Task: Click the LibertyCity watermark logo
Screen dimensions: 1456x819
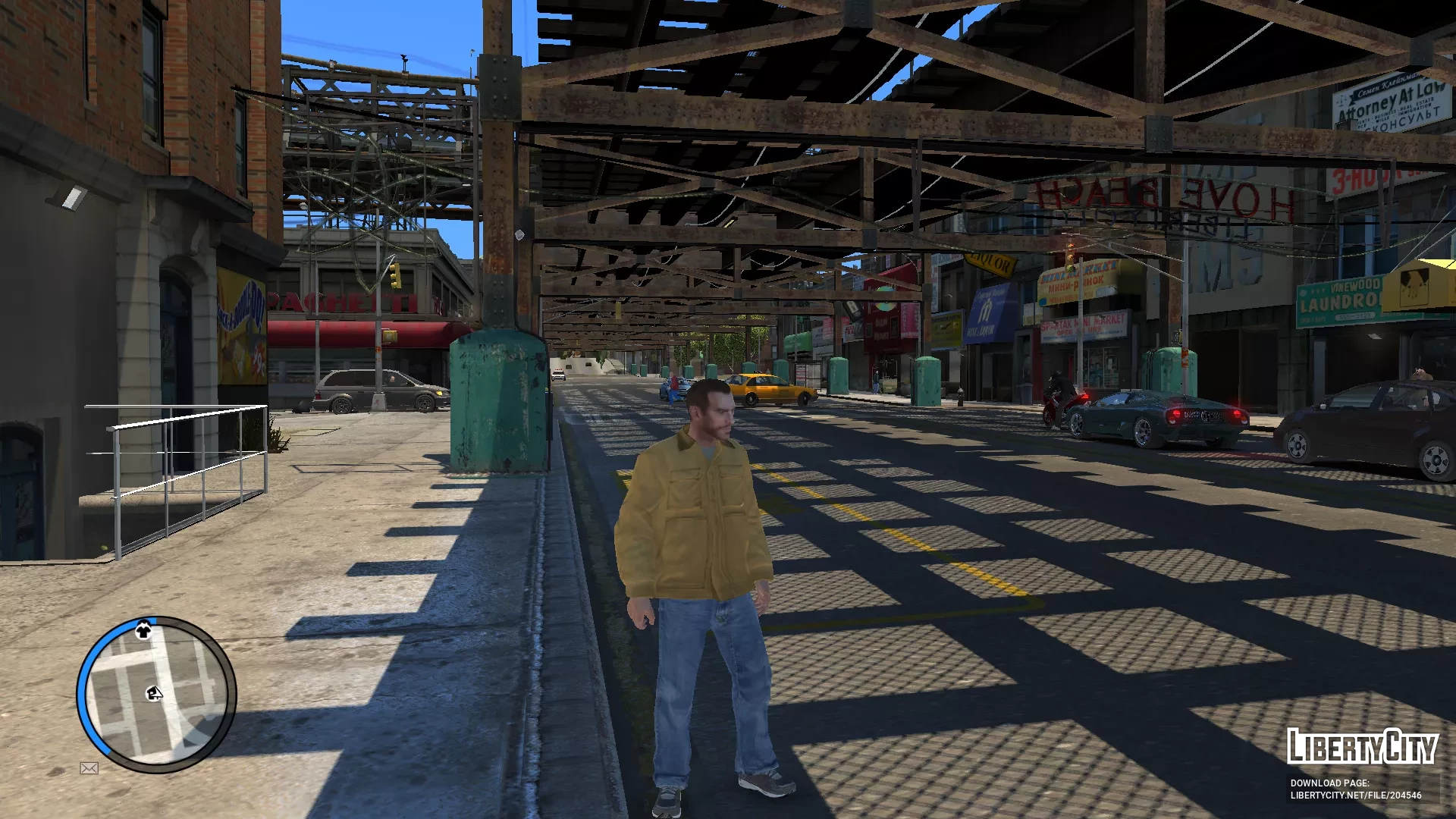Action: 1361,747
